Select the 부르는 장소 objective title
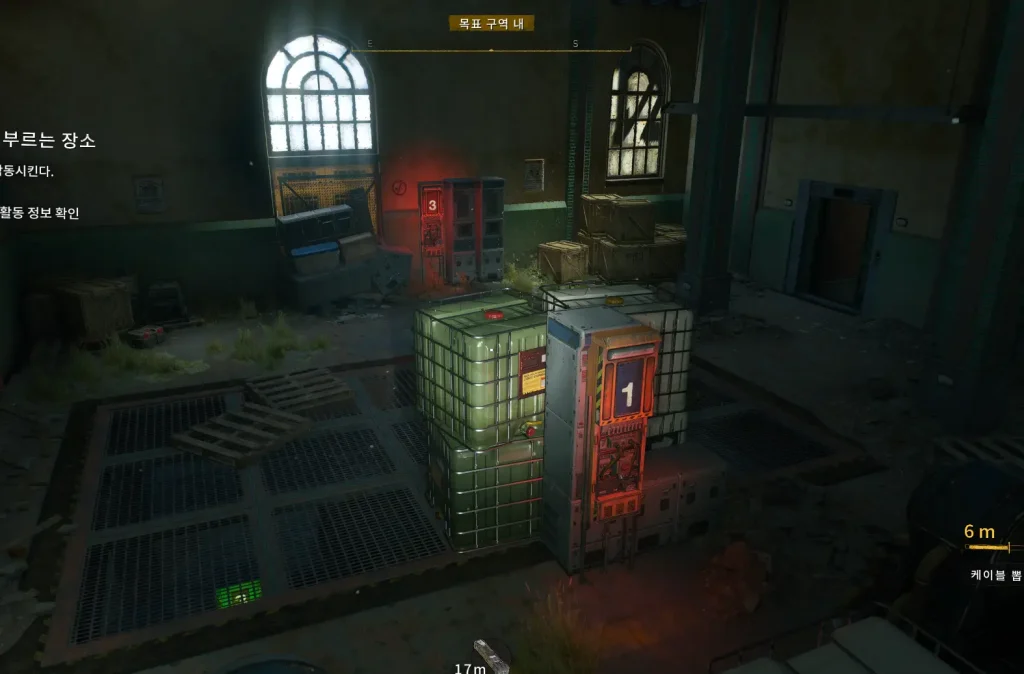 [49, 141]
